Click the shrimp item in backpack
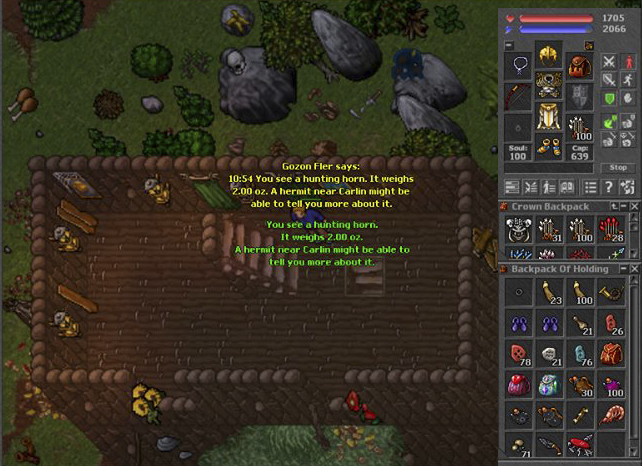Screen dimensions: 642x466 coord(610,415)
